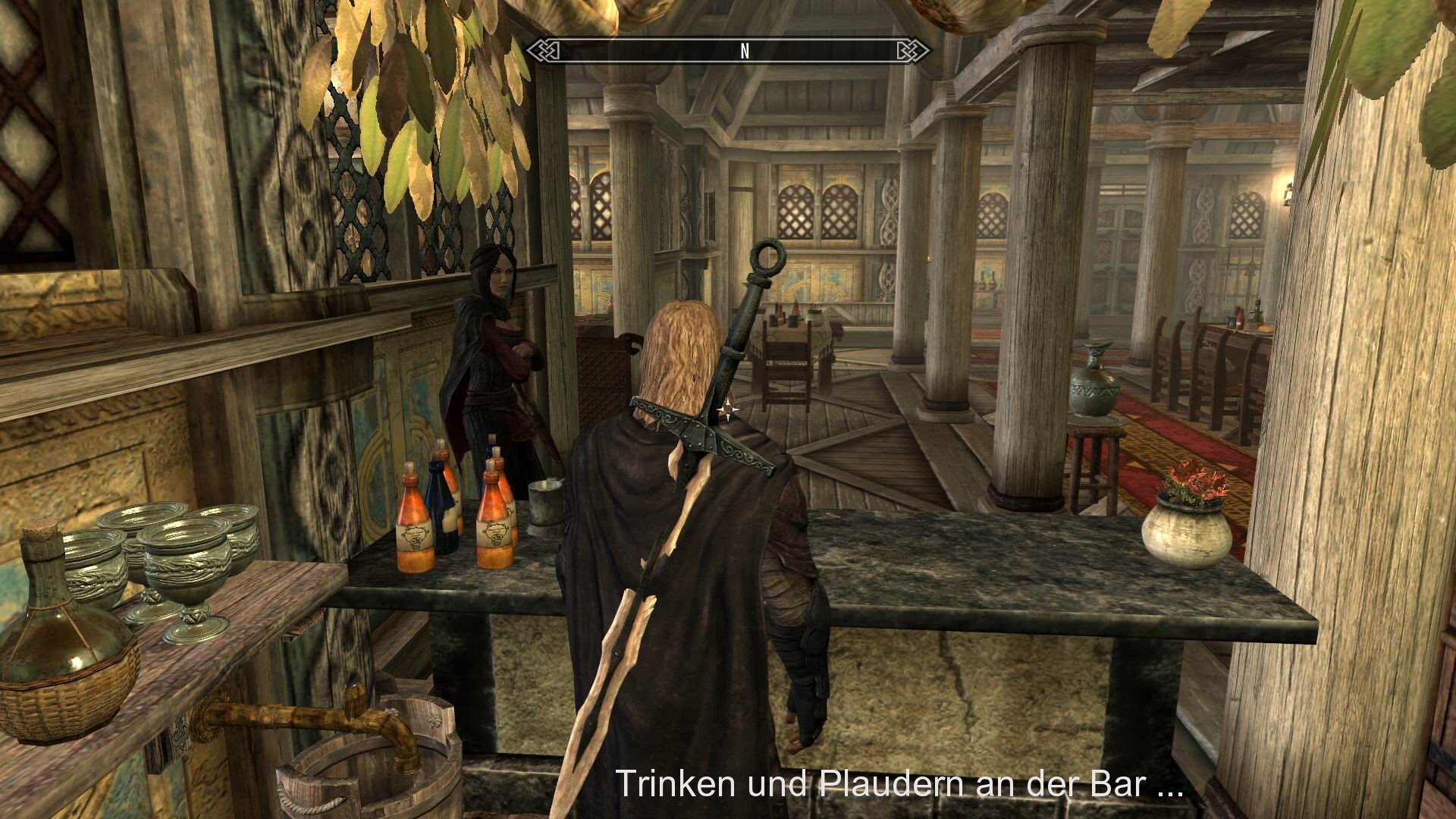
Task: Click the N marker on the compass
Action: [x=744, y=52]
